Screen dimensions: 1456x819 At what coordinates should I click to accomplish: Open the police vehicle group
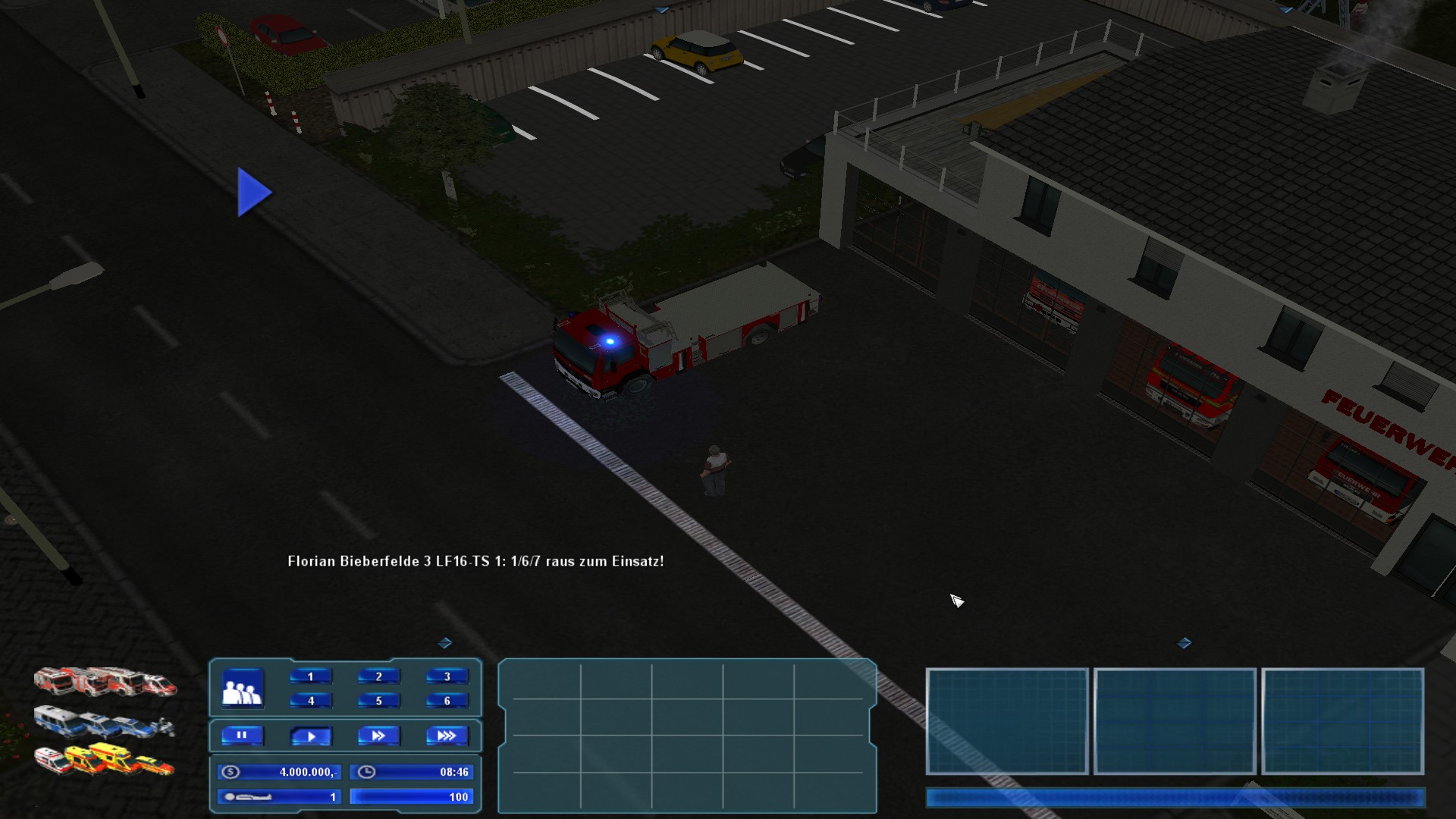pos(103,723)
